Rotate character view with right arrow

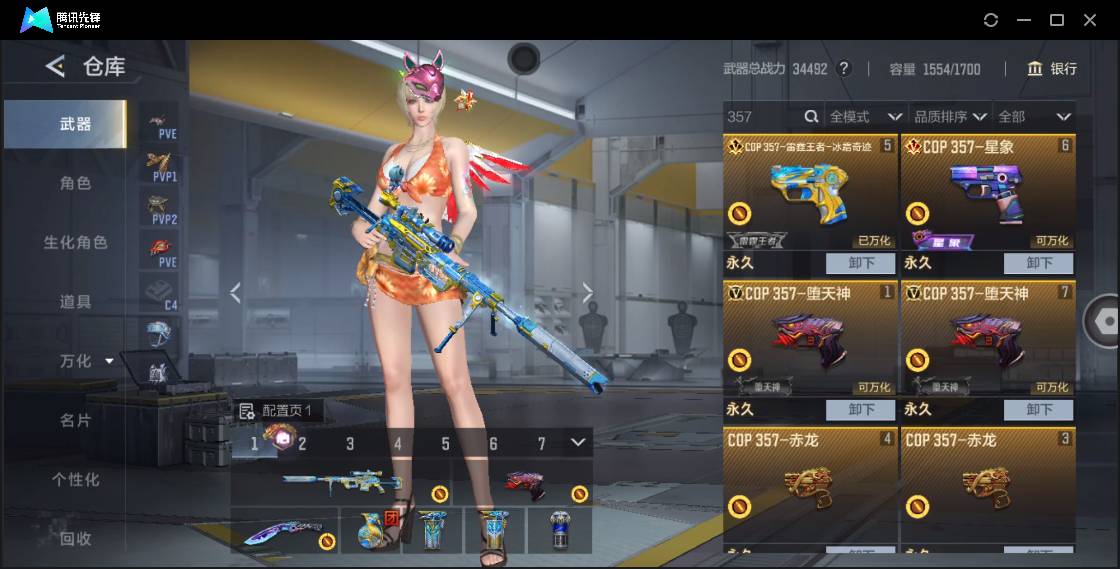tap(588, 293)
